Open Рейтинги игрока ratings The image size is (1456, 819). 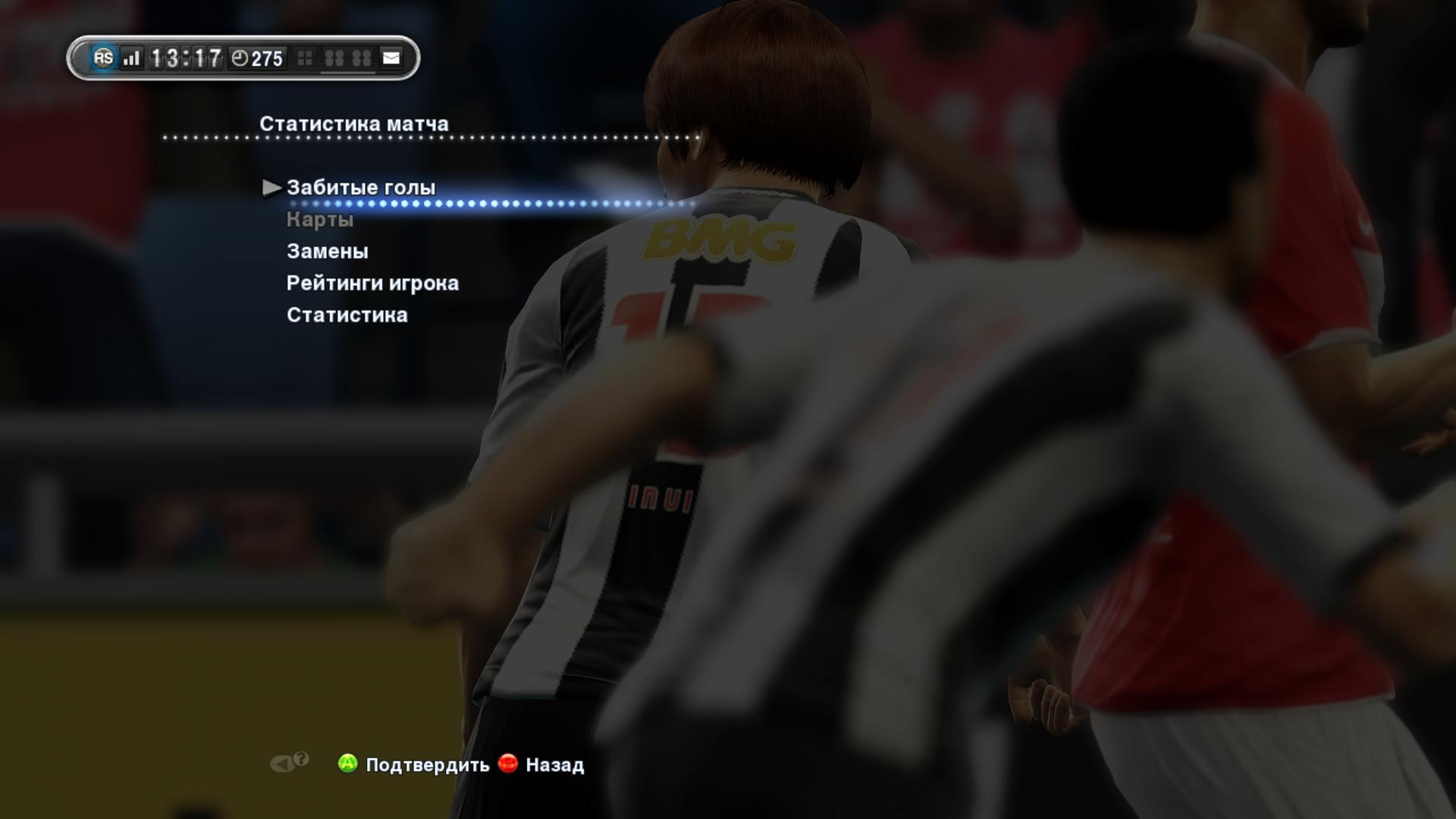tap(372, 283)
